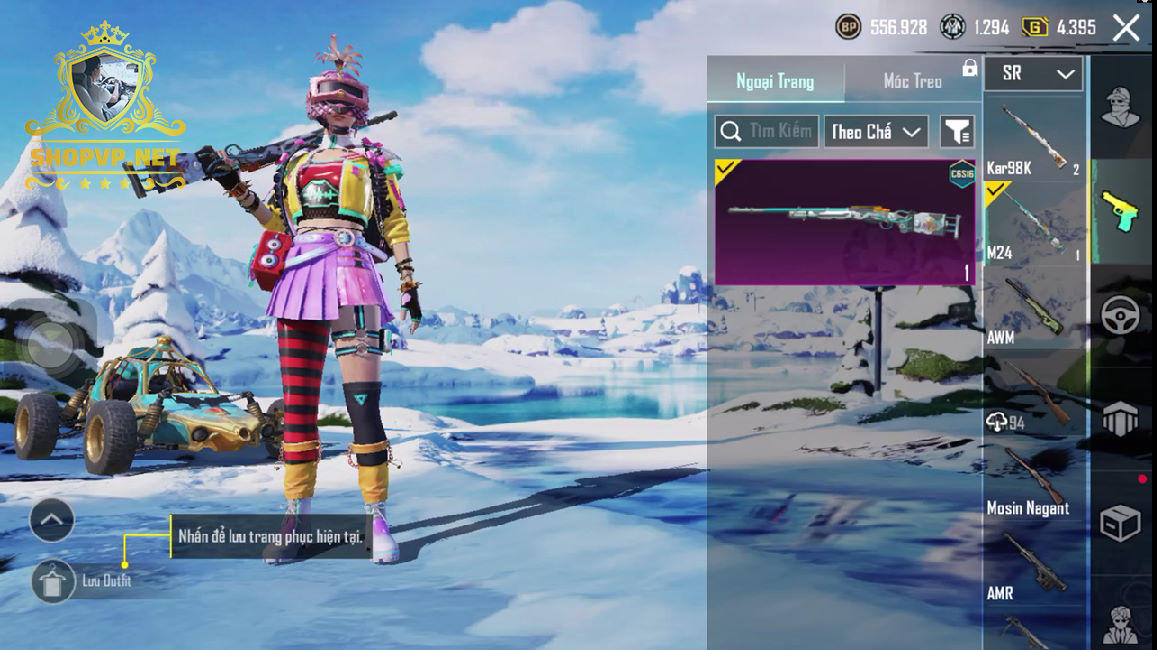Select the M24 skin on purple card
The height and width of the screenshot is (650, 1157).
845,222
